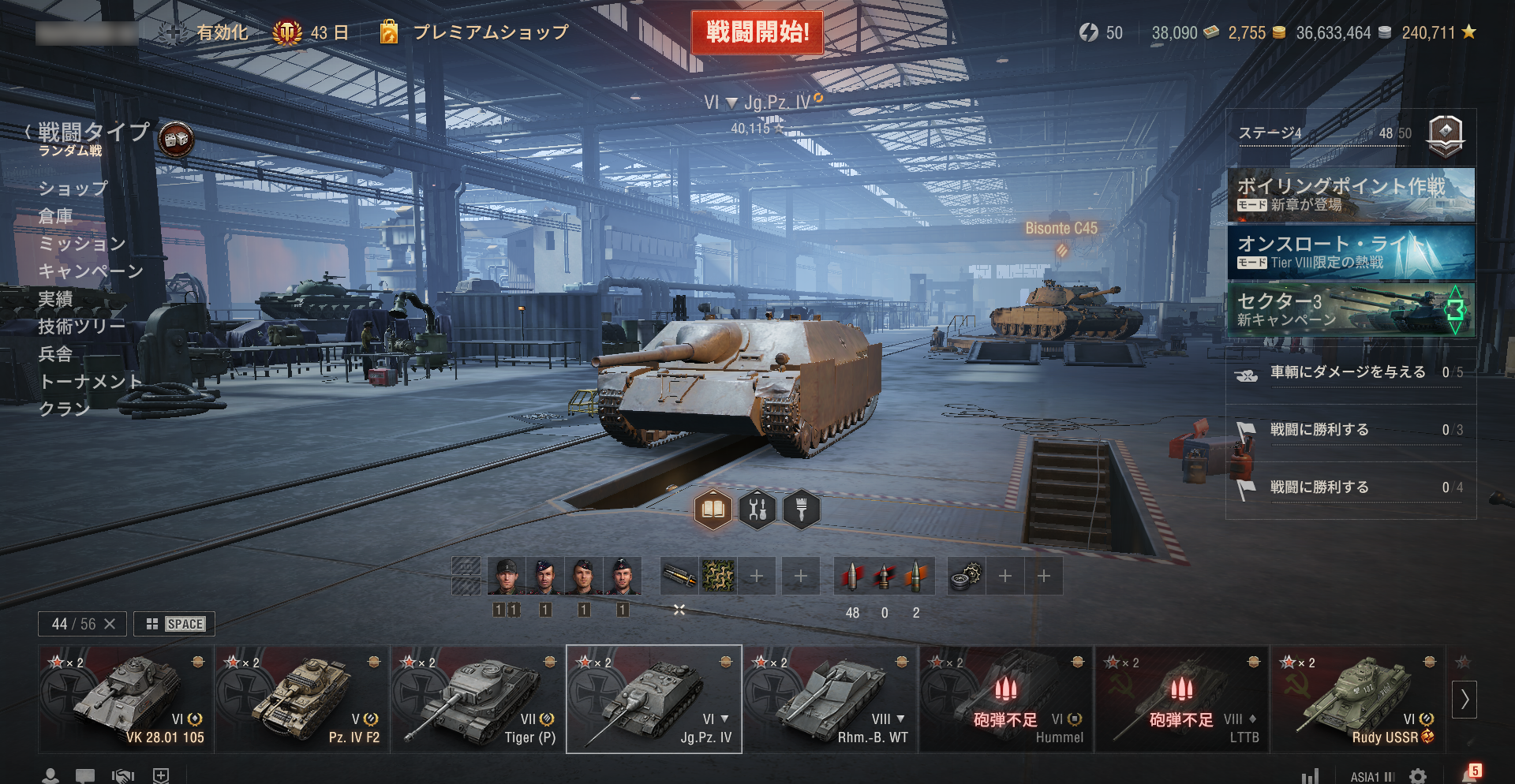
Task: Open the セクター3 new campaign banner
Action: 1351,310
